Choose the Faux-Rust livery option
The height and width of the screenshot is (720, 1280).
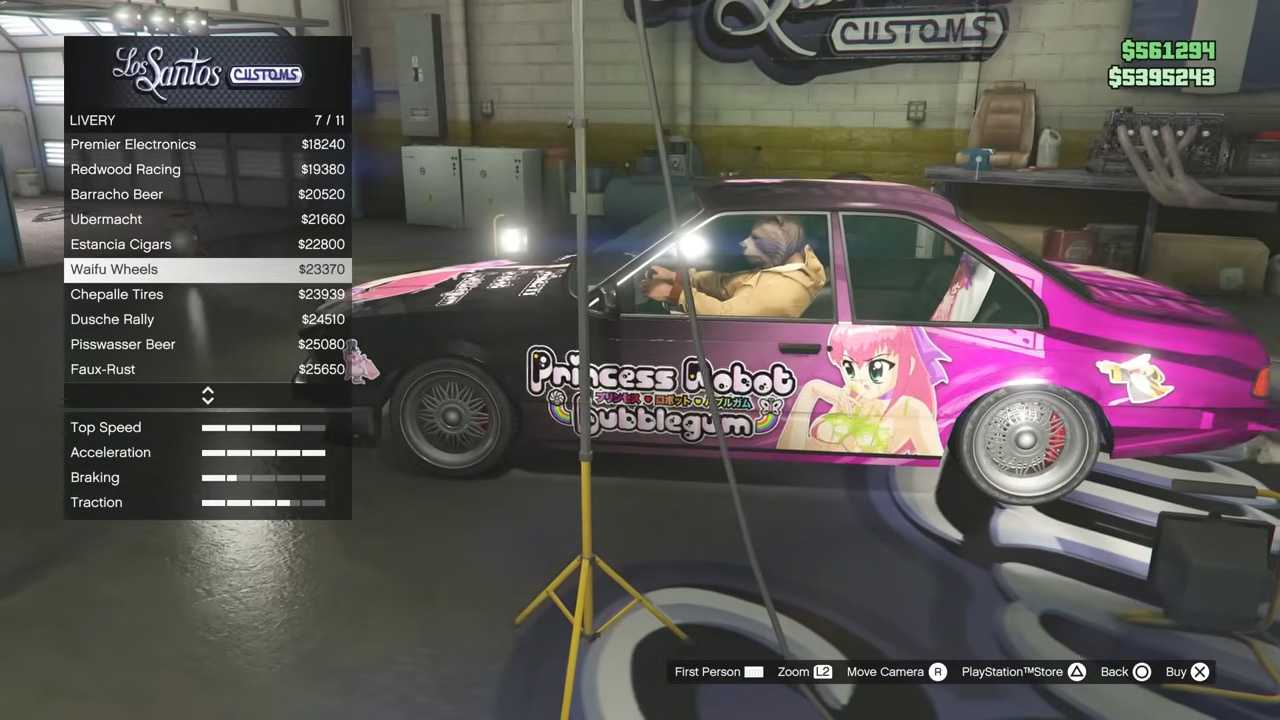tap(207, 370)
